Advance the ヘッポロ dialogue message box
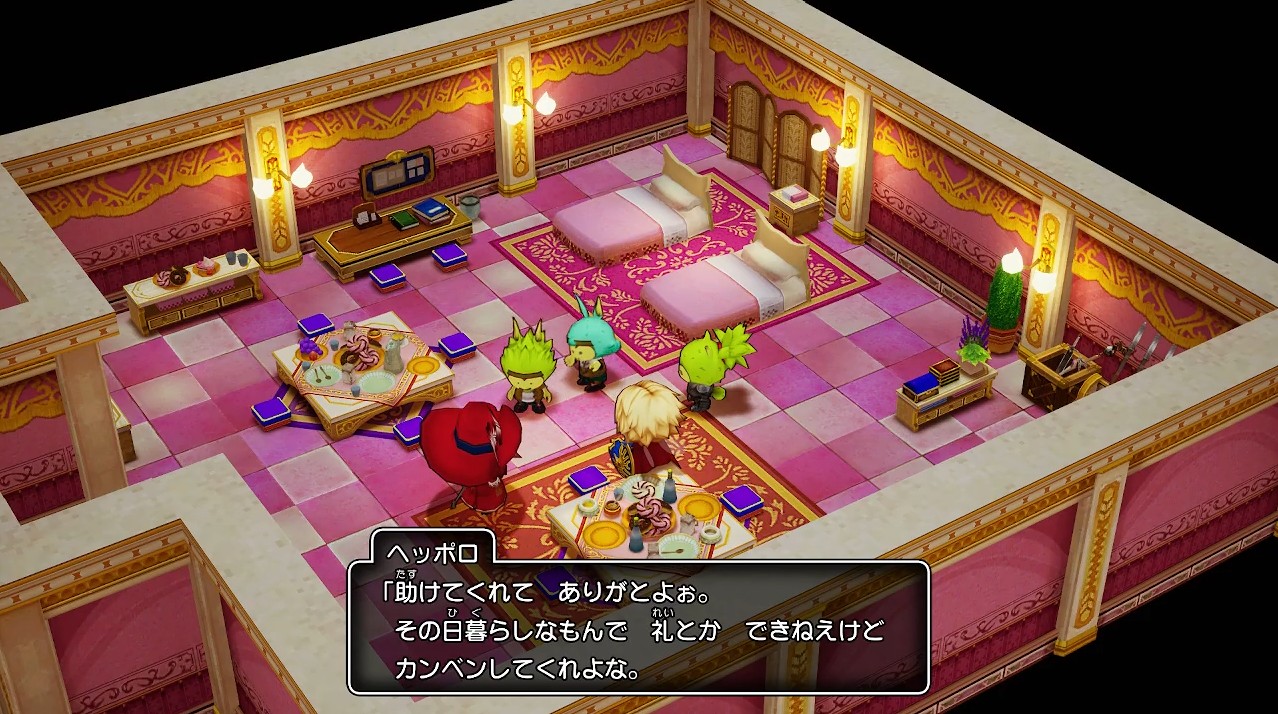The width and height of the screenshot is (1278, 714). pyautogui.click(x=639, y=628)
